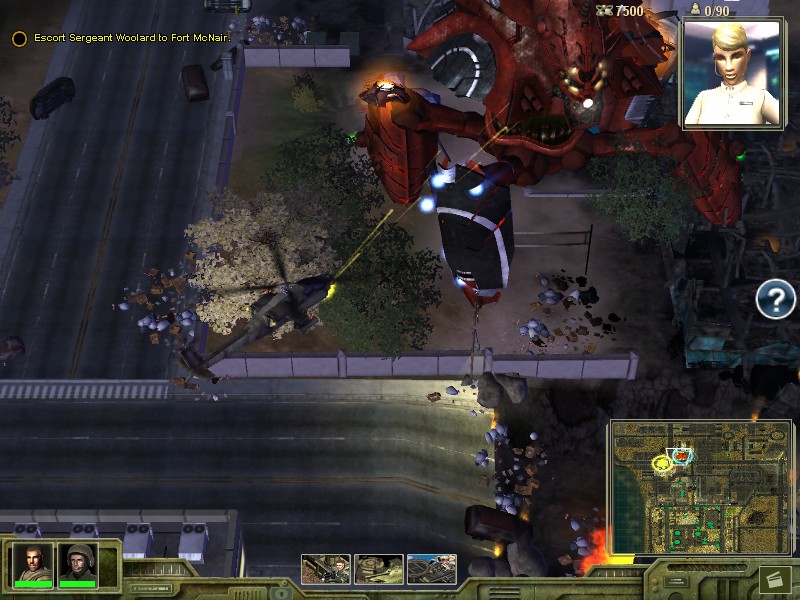Select the helmeted soldier portrait

tap(78, 564)
